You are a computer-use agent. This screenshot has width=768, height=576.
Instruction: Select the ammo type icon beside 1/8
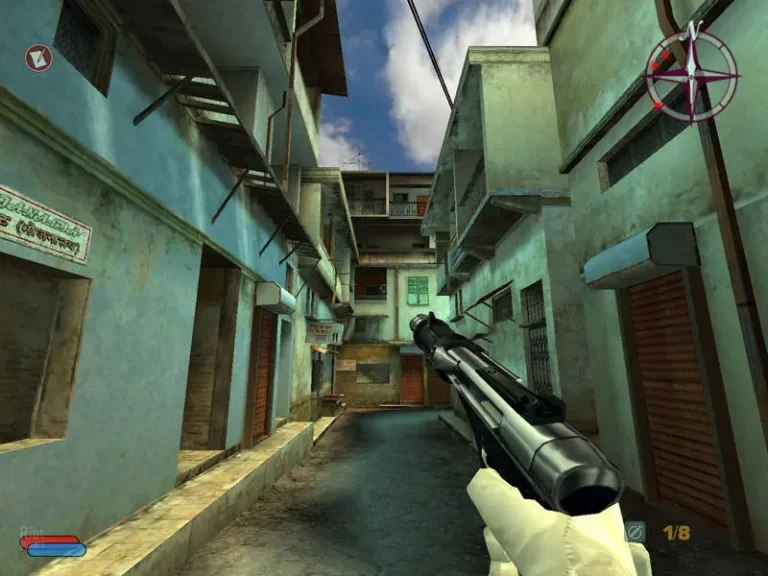tap(636, 532)
